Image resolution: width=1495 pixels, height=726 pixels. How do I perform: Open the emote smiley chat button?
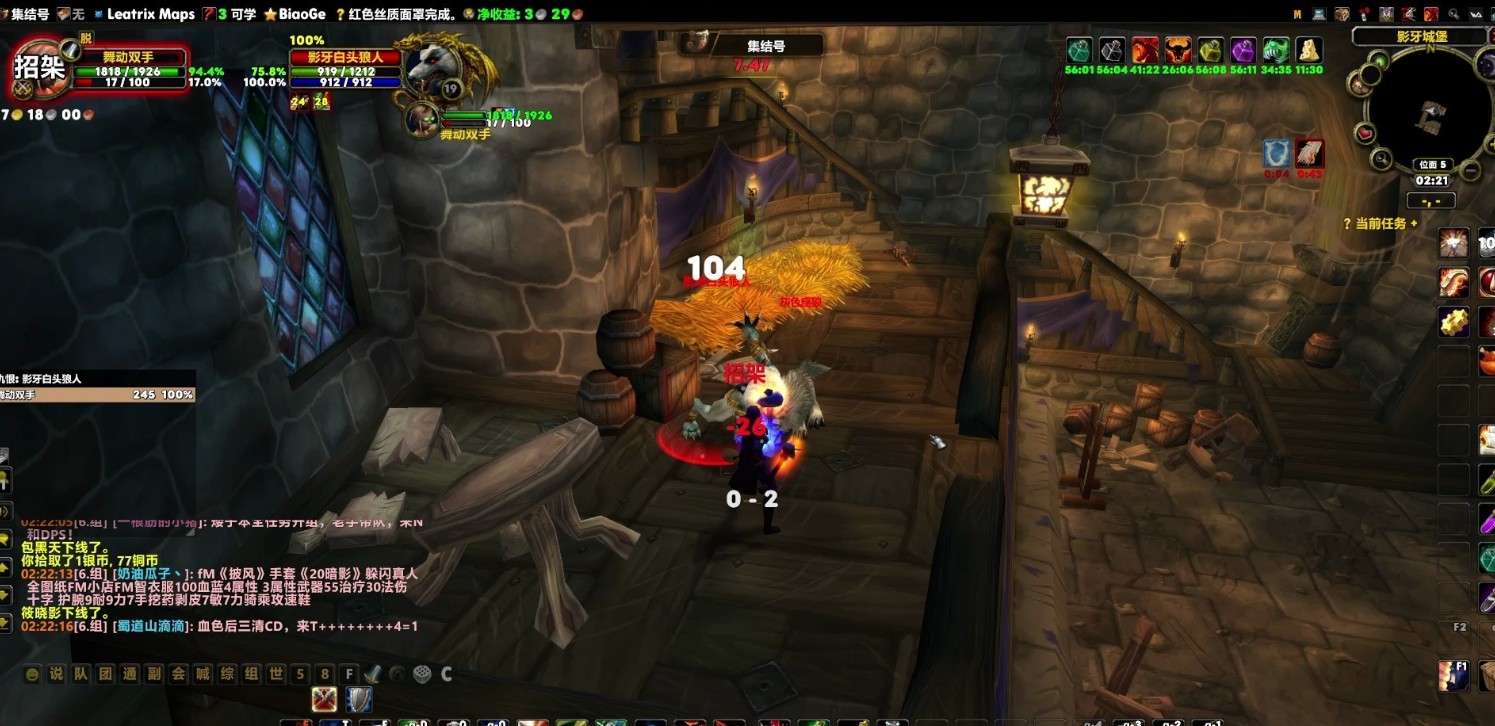pos(32,674)
